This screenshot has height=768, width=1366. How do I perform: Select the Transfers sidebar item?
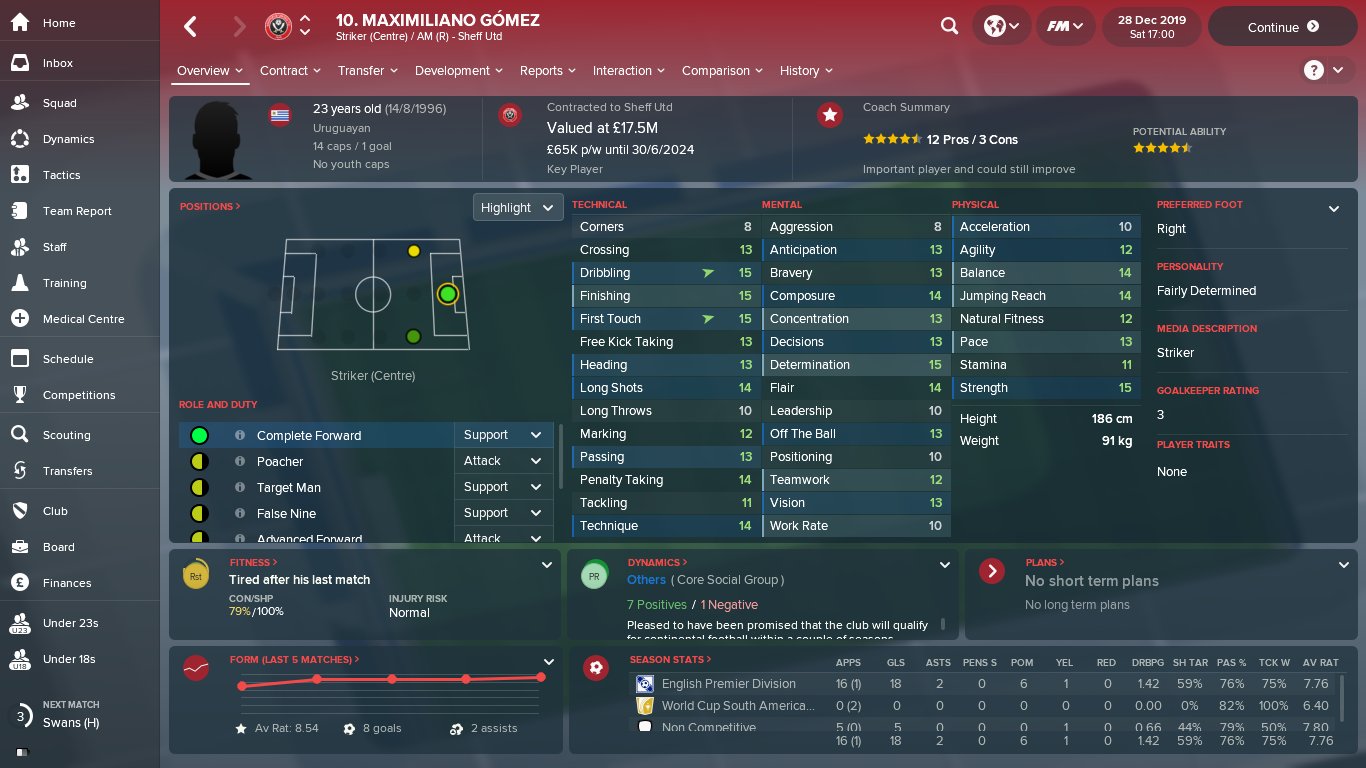(67, 471)
